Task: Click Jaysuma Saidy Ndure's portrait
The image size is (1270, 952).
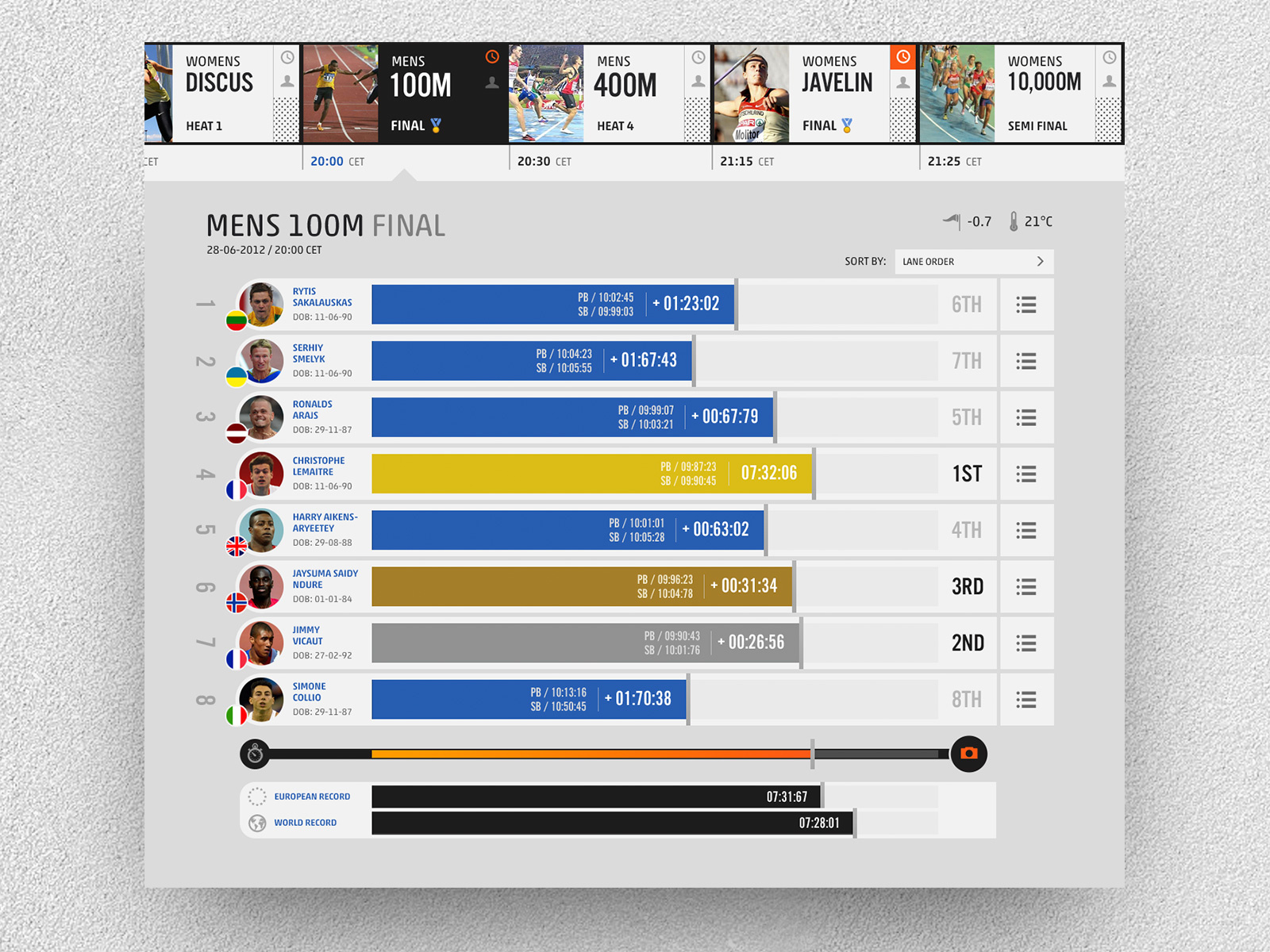Action: [261, 586]
